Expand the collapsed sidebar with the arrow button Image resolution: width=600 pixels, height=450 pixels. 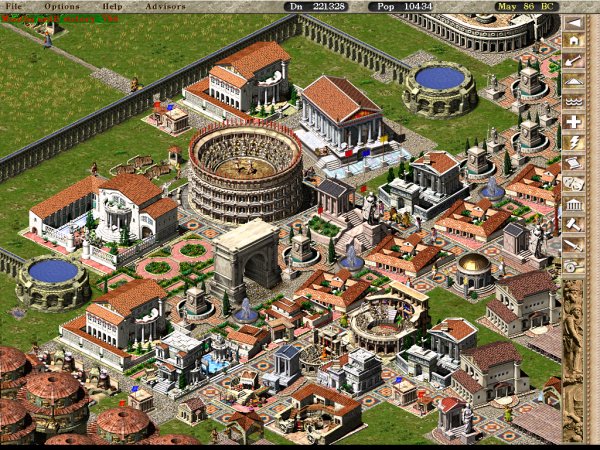574,21
